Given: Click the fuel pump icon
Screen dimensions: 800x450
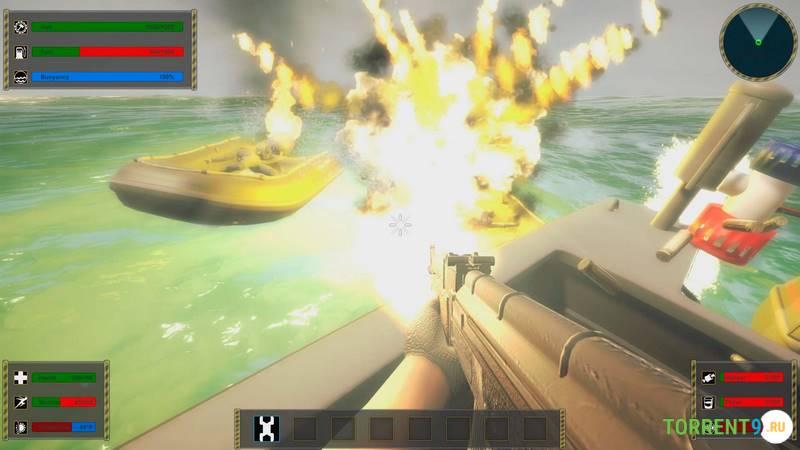Looking at the screenshot, I should [x=18, y=51].
